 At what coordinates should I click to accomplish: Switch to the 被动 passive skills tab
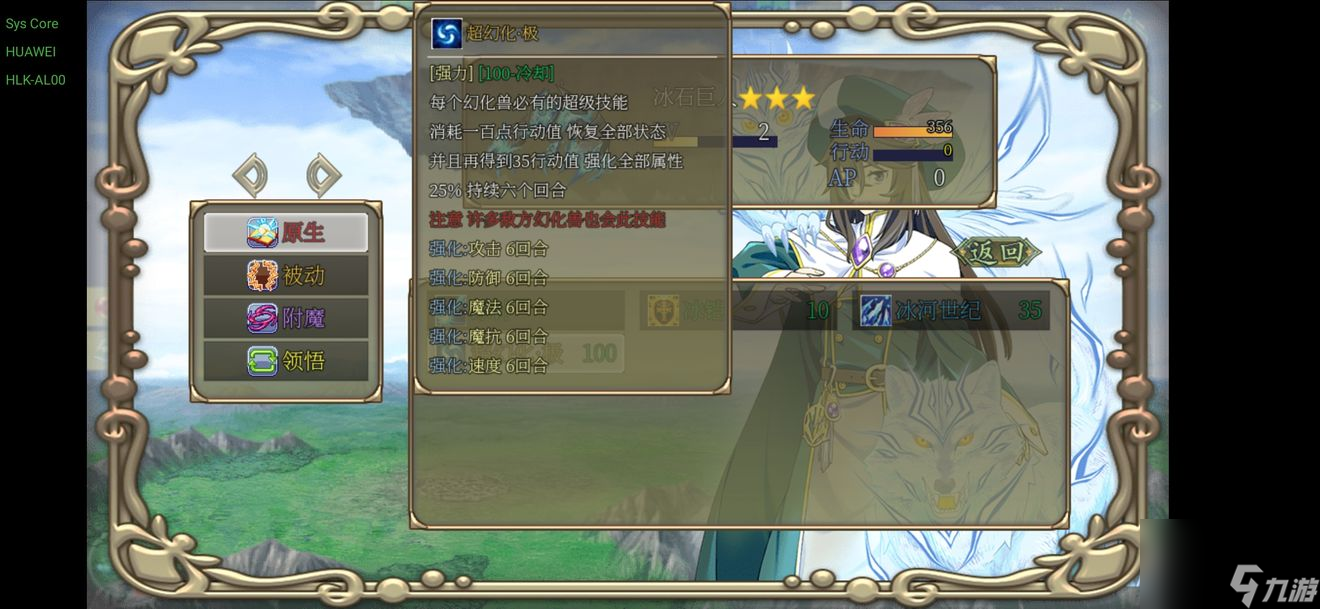point(286,275)
